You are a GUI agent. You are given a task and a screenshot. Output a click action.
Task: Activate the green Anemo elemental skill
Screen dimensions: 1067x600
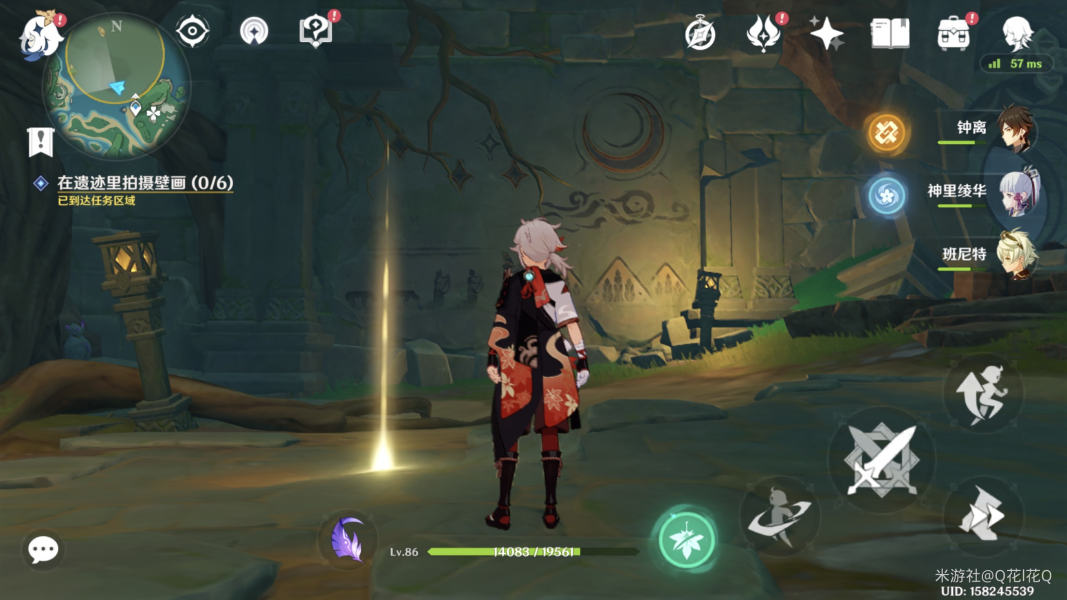(x=687, y=539)
